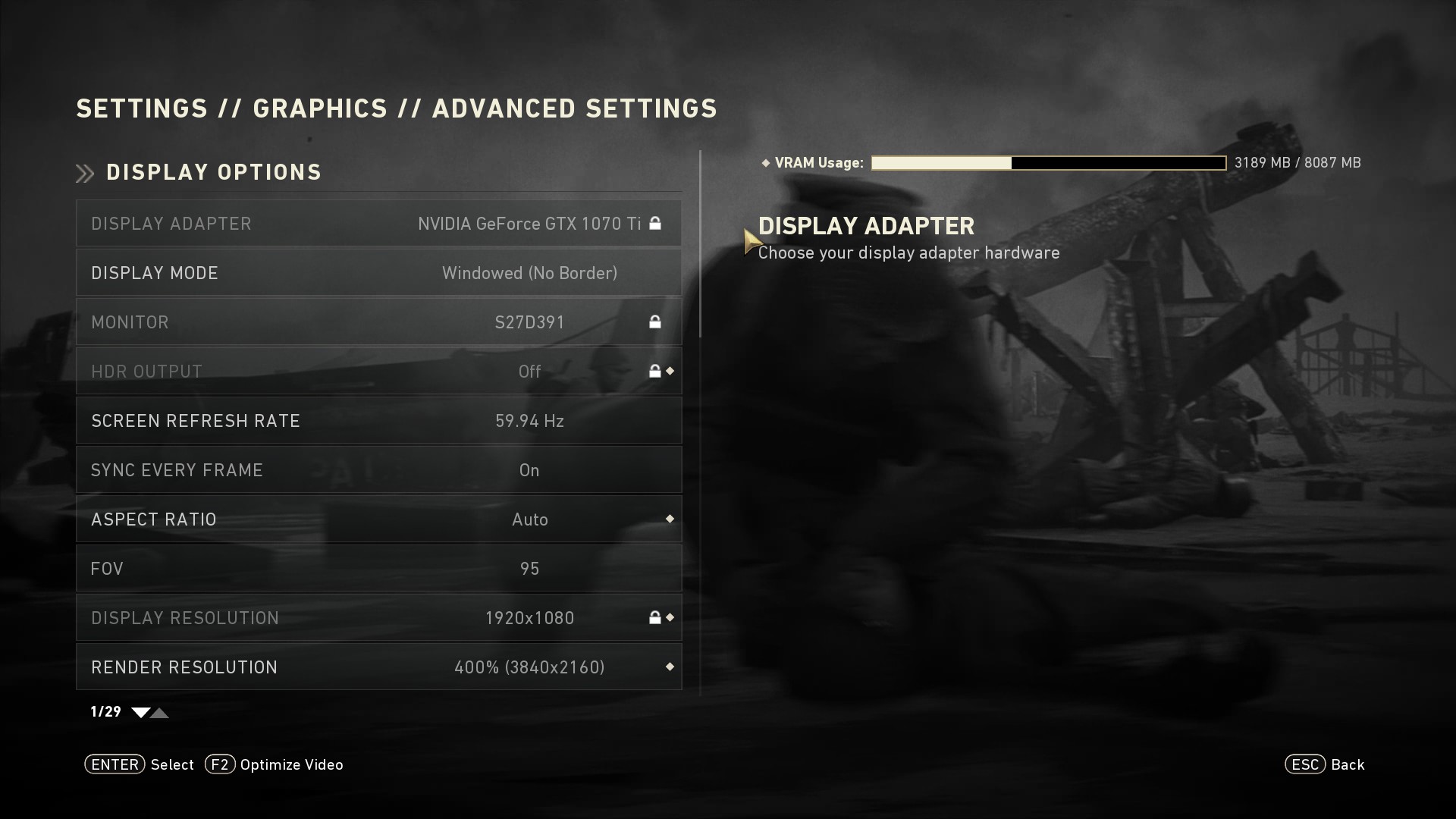Change the Render Resolution setting
Image resolution: width=1456 pixels, height=819 pixels.
pos(378,667)
